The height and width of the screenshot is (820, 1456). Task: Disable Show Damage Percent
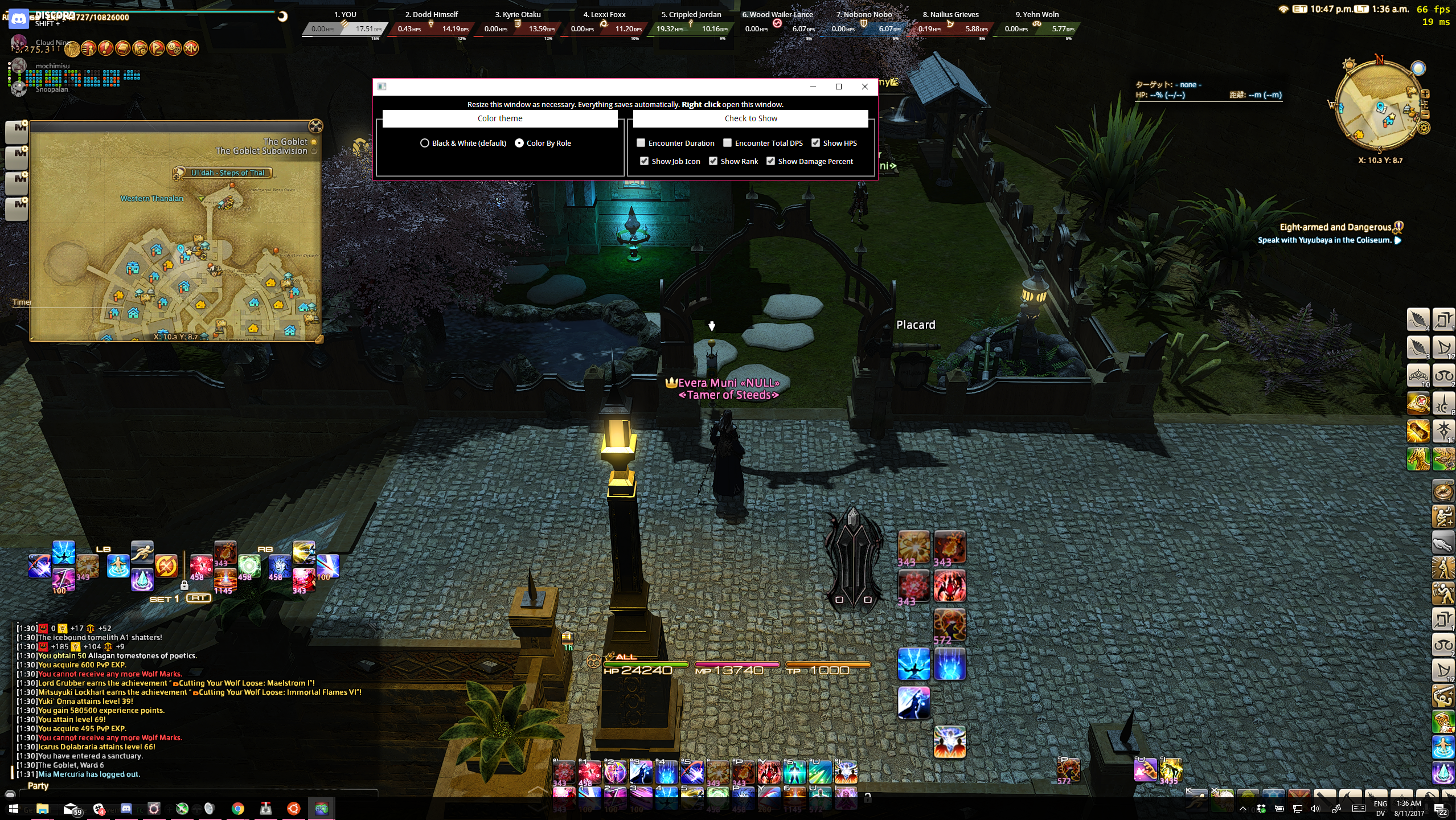tap(771, 161)
